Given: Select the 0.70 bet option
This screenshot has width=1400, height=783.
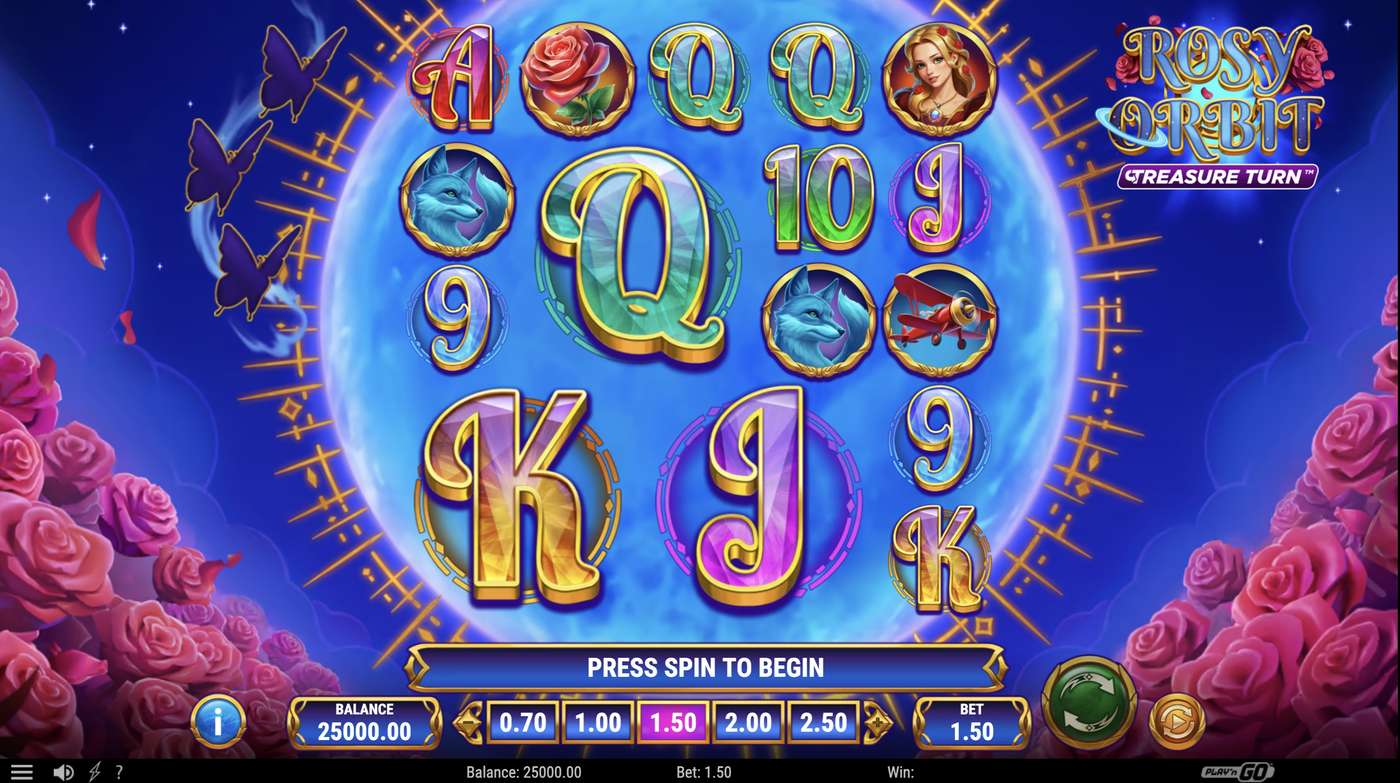Looking at the screenshot, I should pos(523,720).
